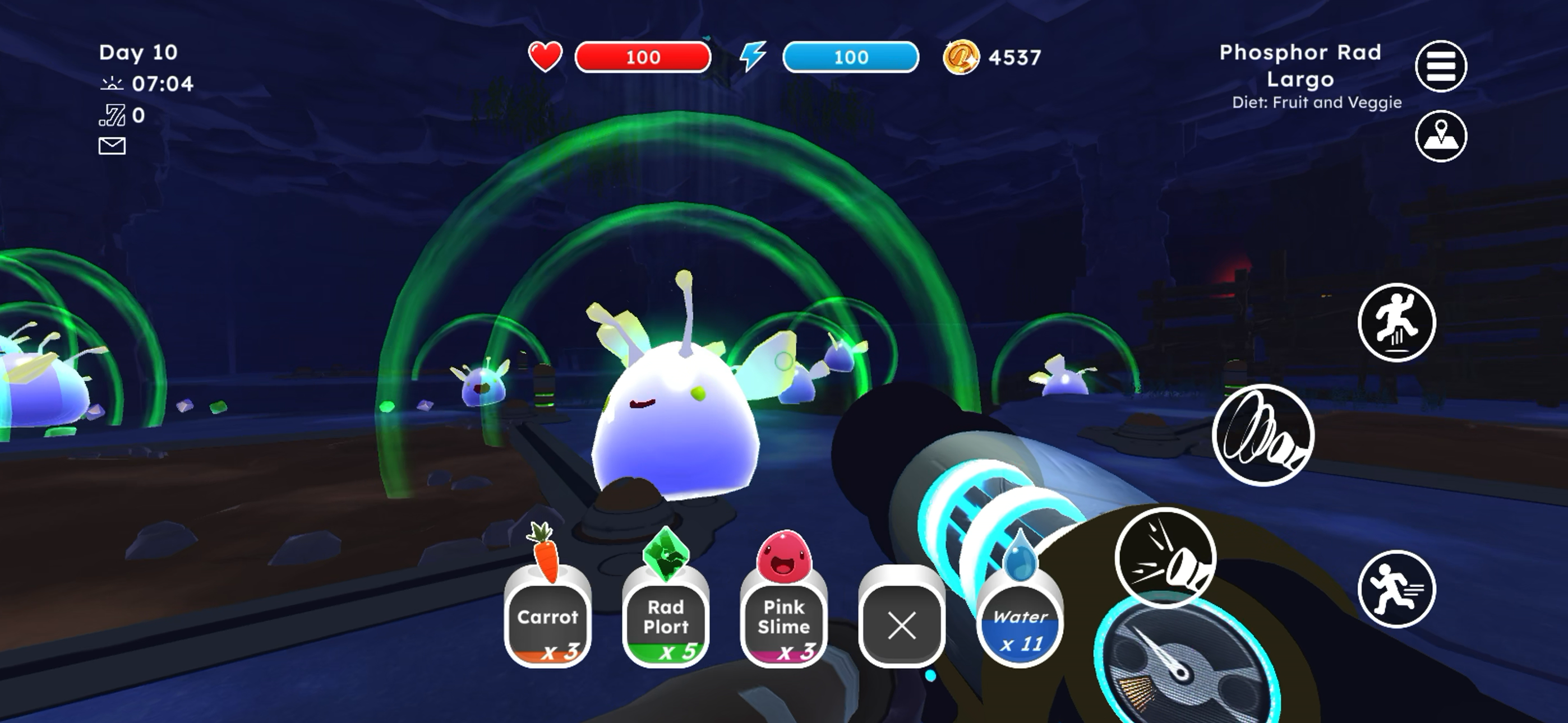1568x723 pixels.
Task: Open the map
Action: [1440, 137]
